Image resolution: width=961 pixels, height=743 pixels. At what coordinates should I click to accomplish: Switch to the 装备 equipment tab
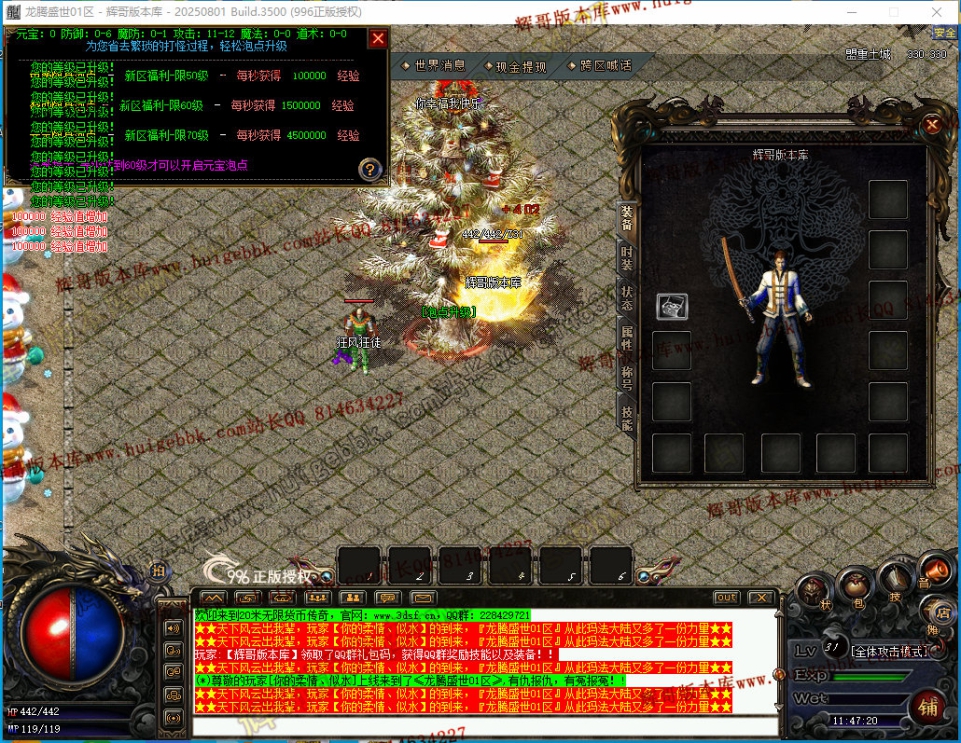point(627,218)
